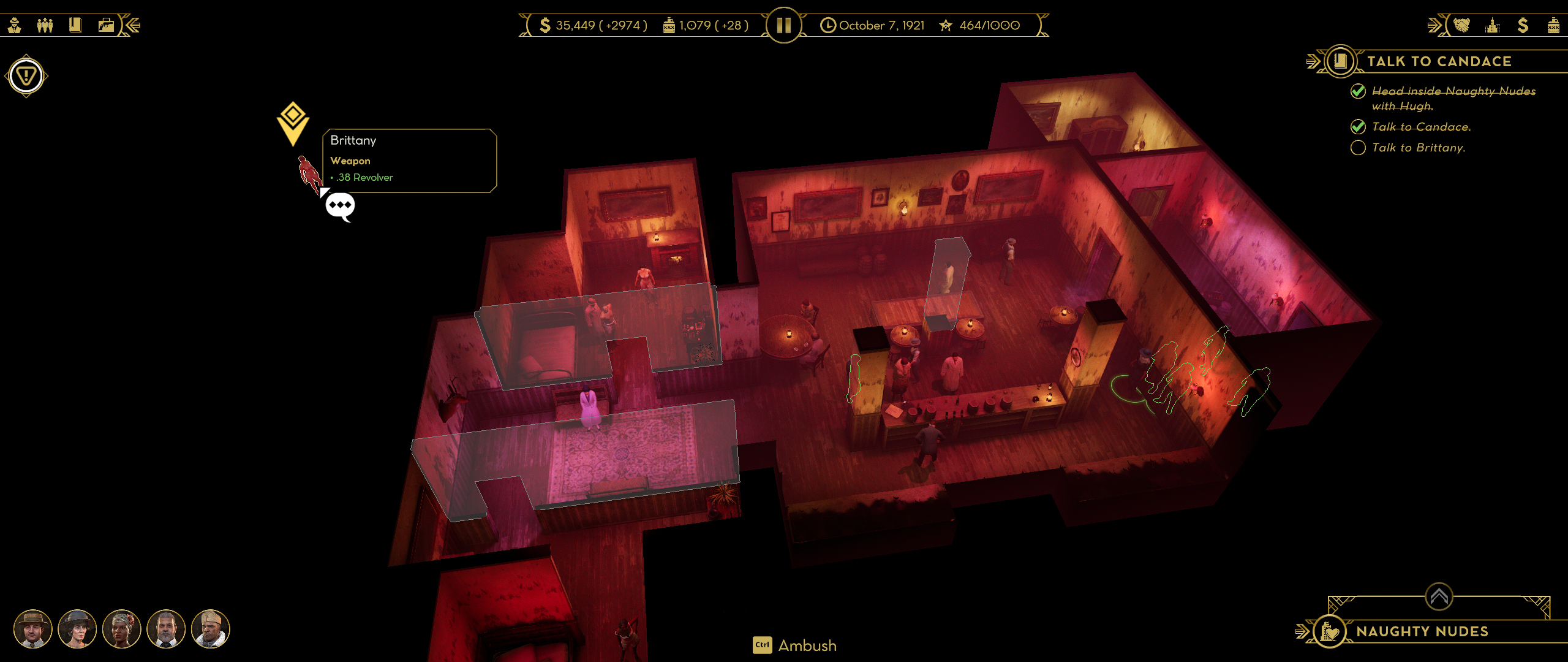Screen dimensions: 1568x662
Task: Pause the game with the pause button
Action: (783, 25)
